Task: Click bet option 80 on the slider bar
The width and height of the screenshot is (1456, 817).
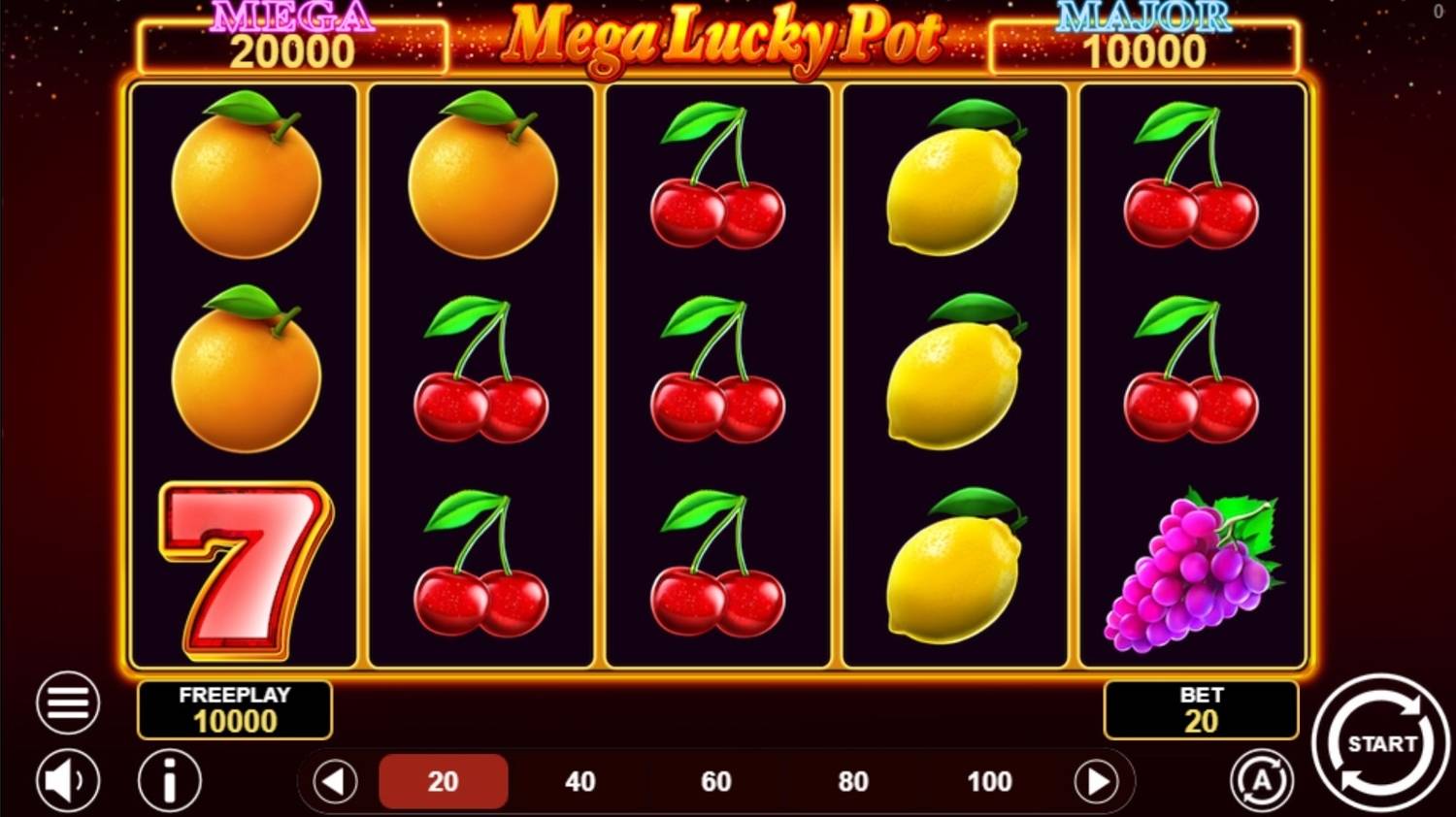Action: click(x=852, y=780)
